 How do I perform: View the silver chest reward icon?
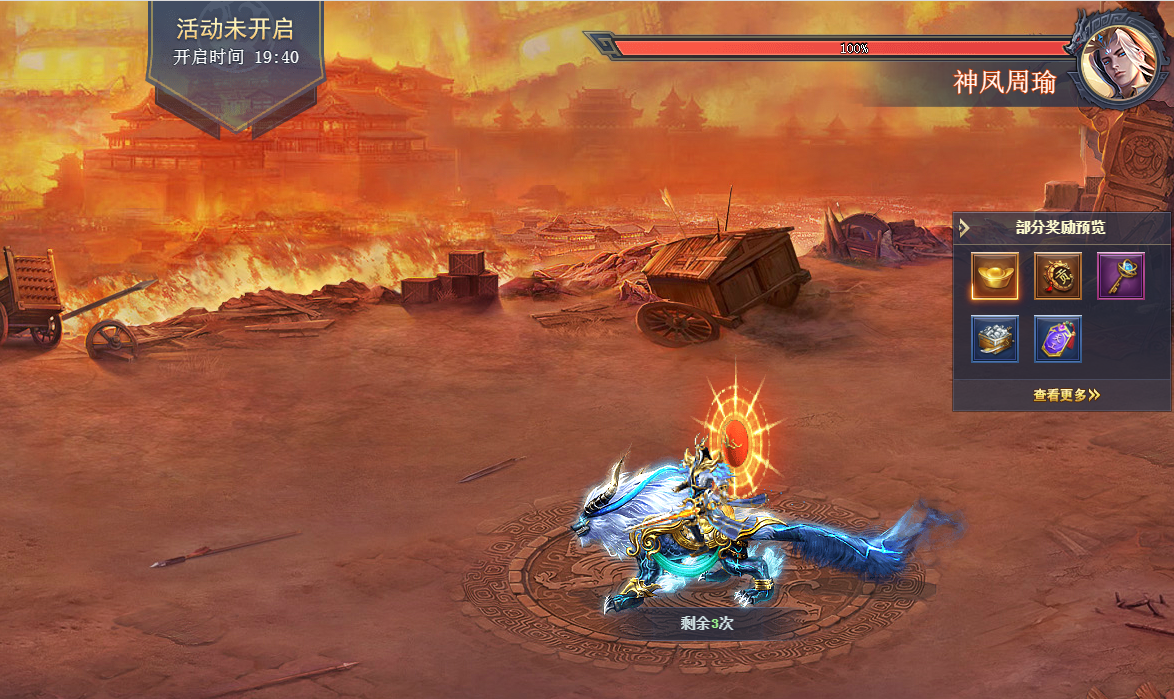coord(995,338)
